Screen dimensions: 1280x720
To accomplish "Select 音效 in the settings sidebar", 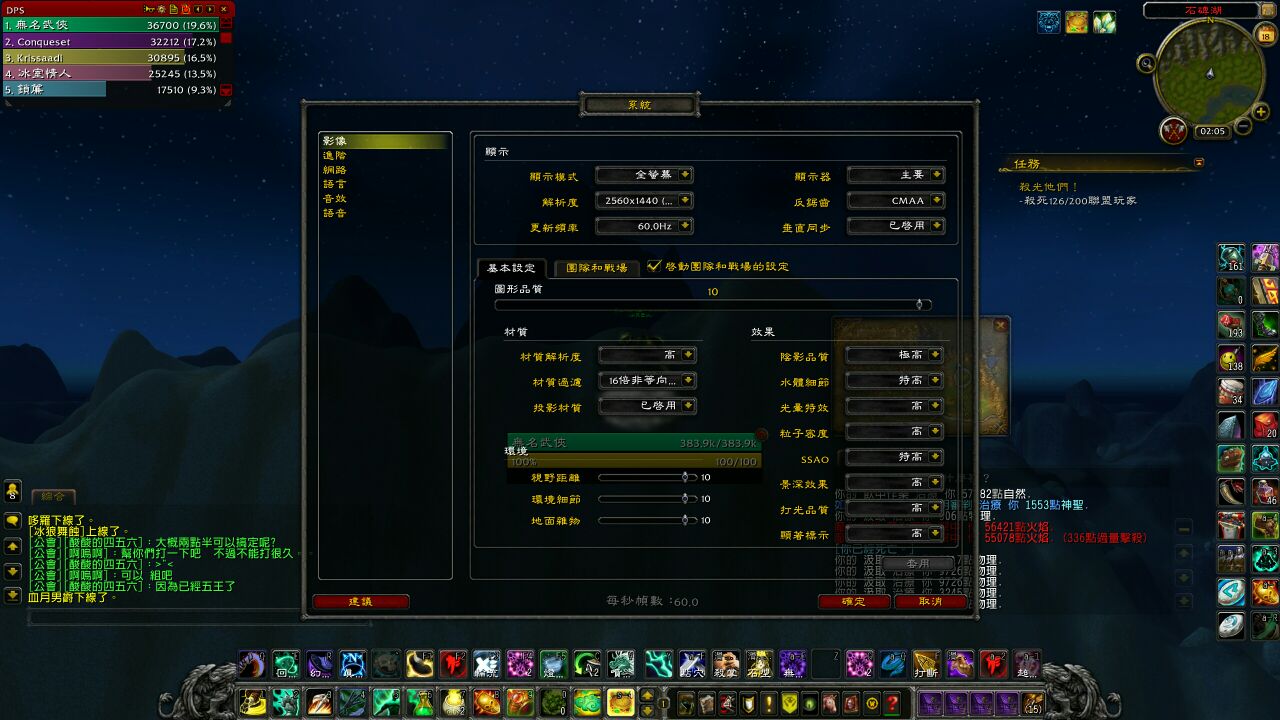I will pos(336,199).
